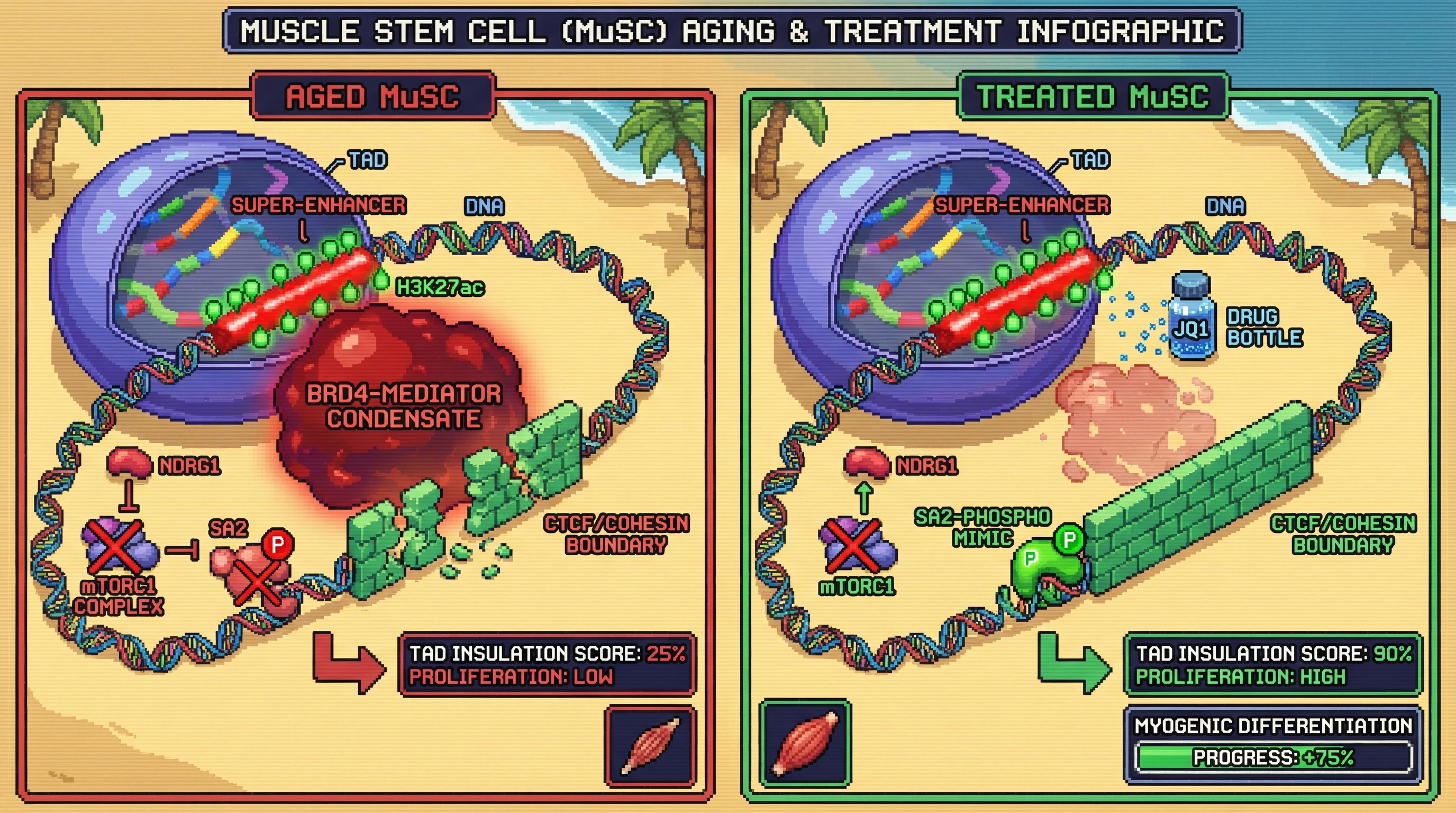
Task: Select the muscle icon slot in the Aged MuSC panel
Action: [x=651, y=746]
